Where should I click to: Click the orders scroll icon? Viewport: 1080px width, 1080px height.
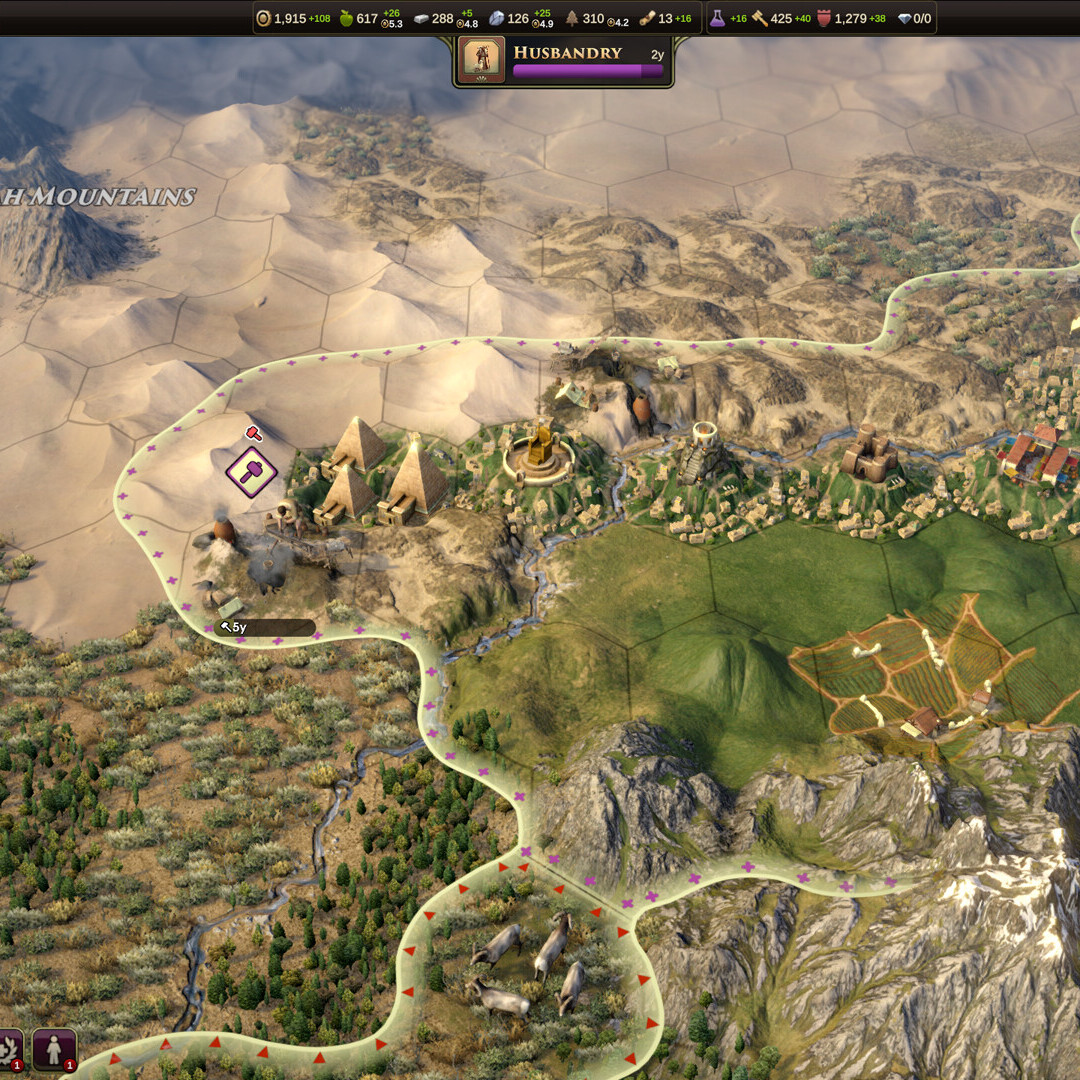click(648, 18)
